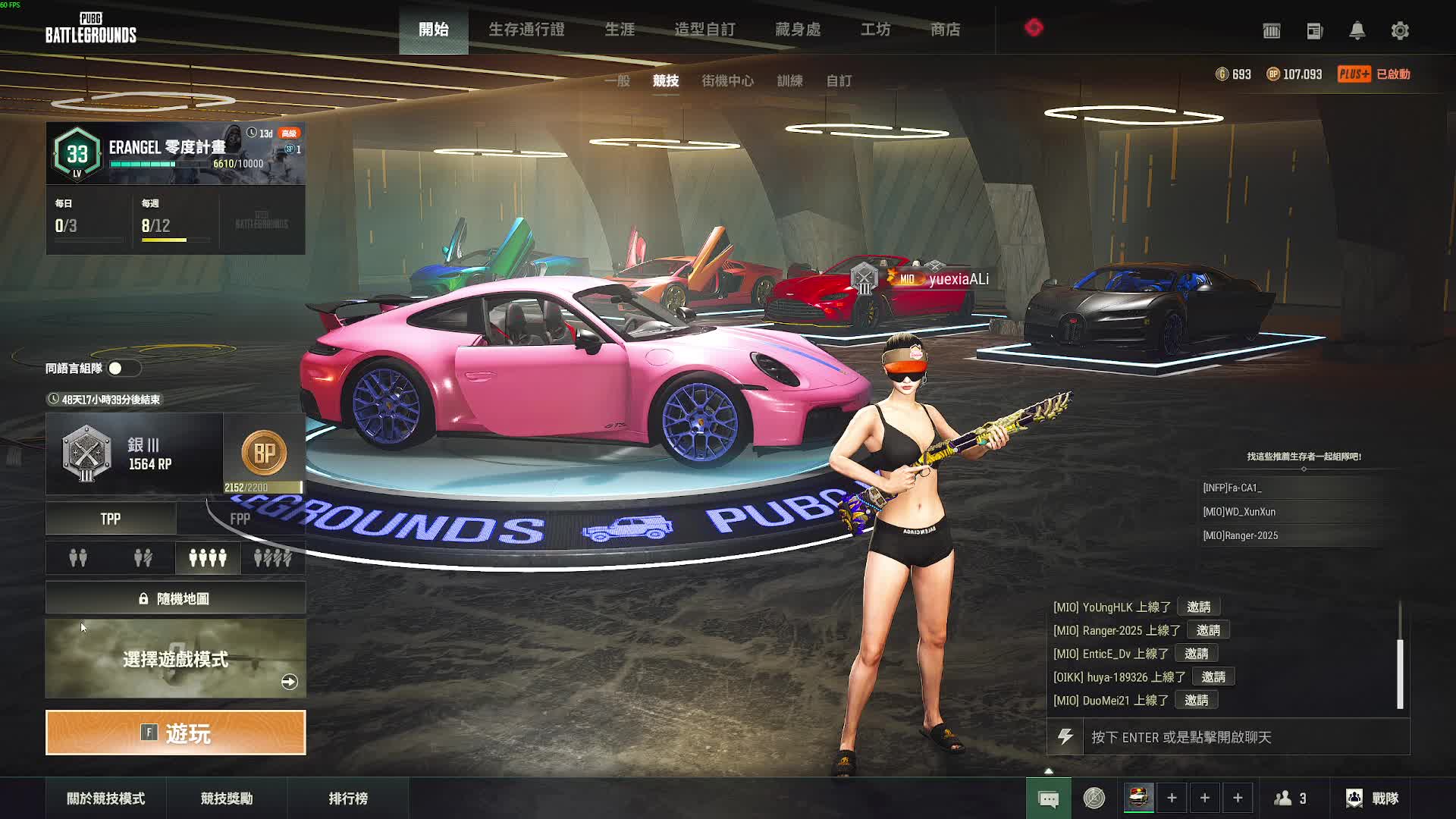Open the 藏身處 hideout tab
Screen dimensions: 1456x819
798,30
